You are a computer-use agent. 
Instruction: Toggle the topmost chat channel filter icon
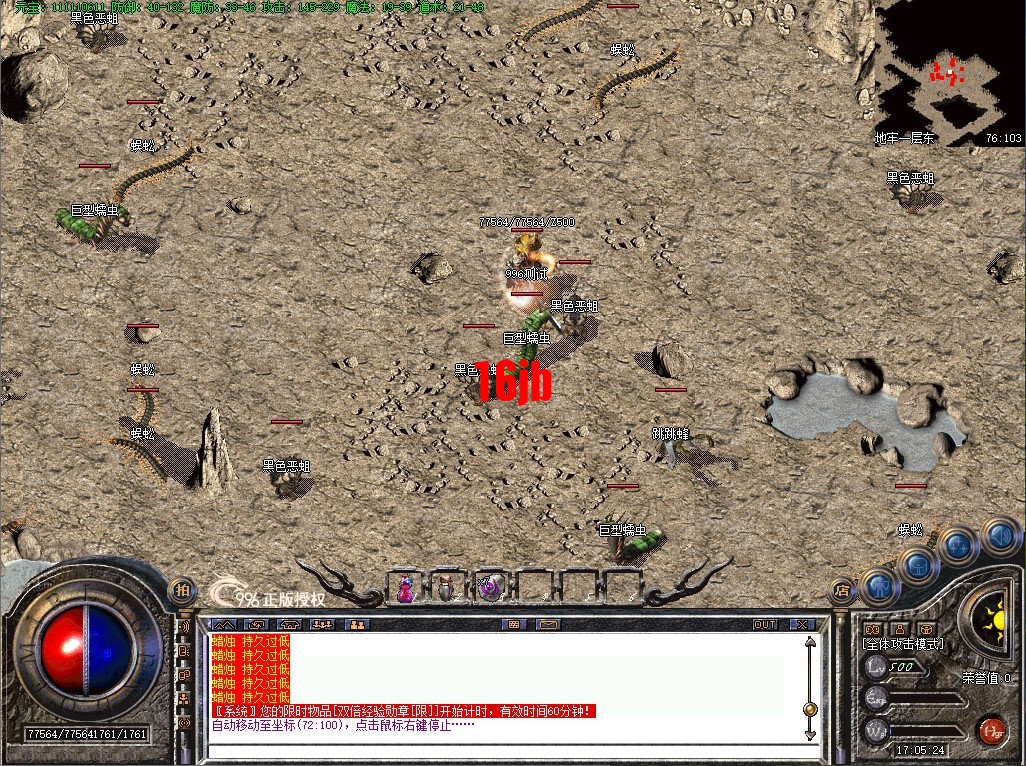click(184, 627)
